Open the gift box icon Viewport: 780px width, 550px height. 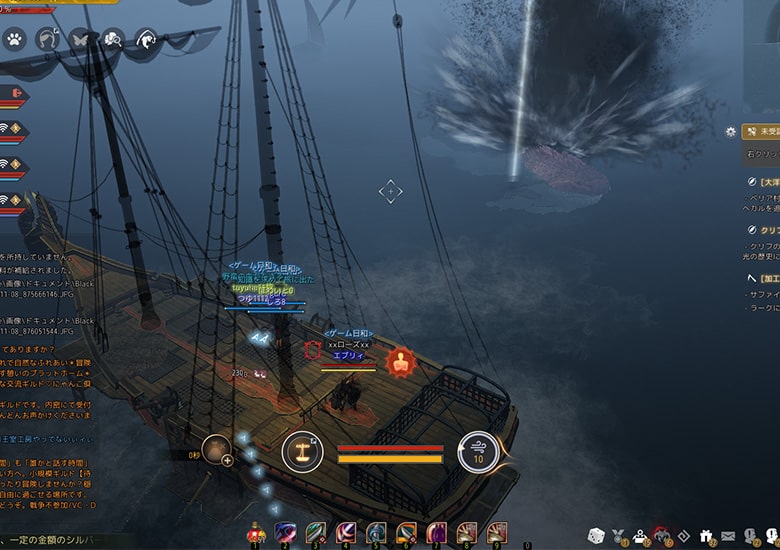(x=705, y=536)
